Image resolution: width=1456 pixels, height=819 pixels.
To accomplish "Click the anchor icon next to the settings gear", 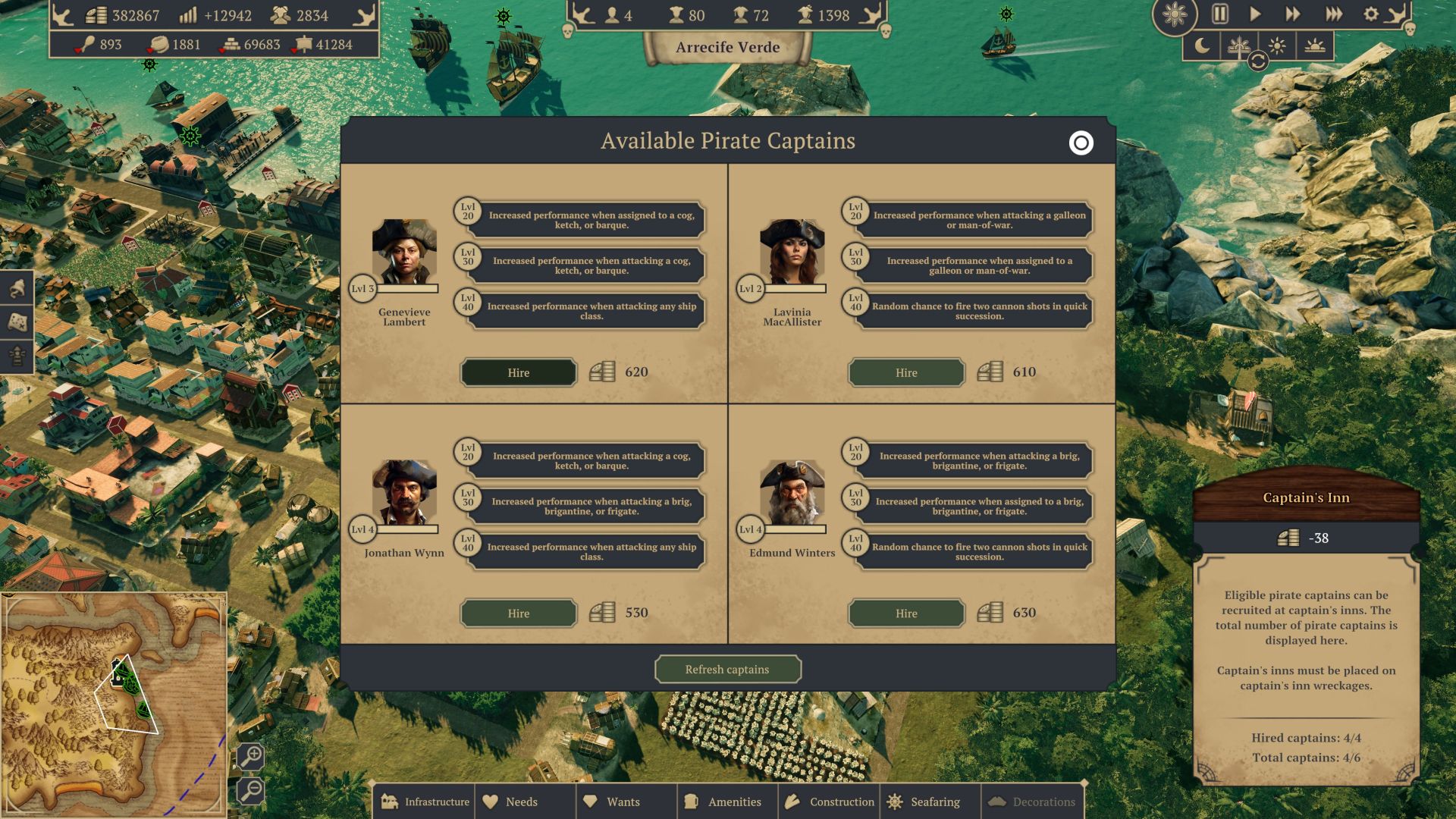I will (1395, 14).
